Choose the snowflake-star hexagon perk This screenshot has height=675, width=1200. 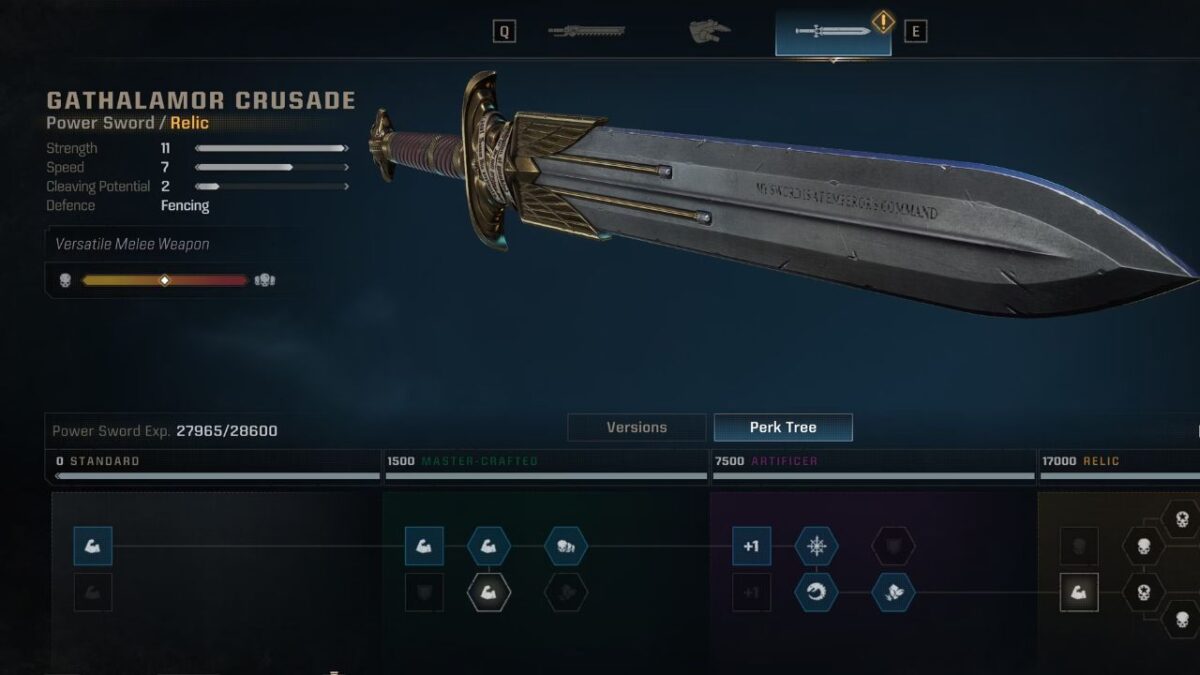point(817,546)
